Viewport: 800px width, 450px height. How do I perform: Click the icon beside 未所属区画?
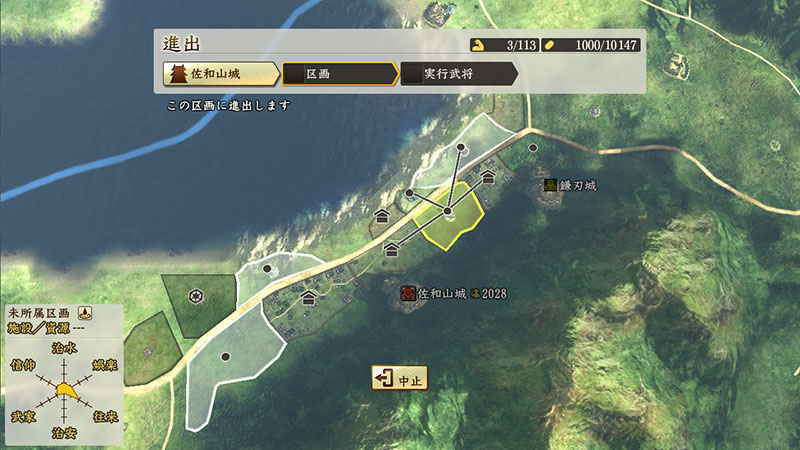point(86,312)
